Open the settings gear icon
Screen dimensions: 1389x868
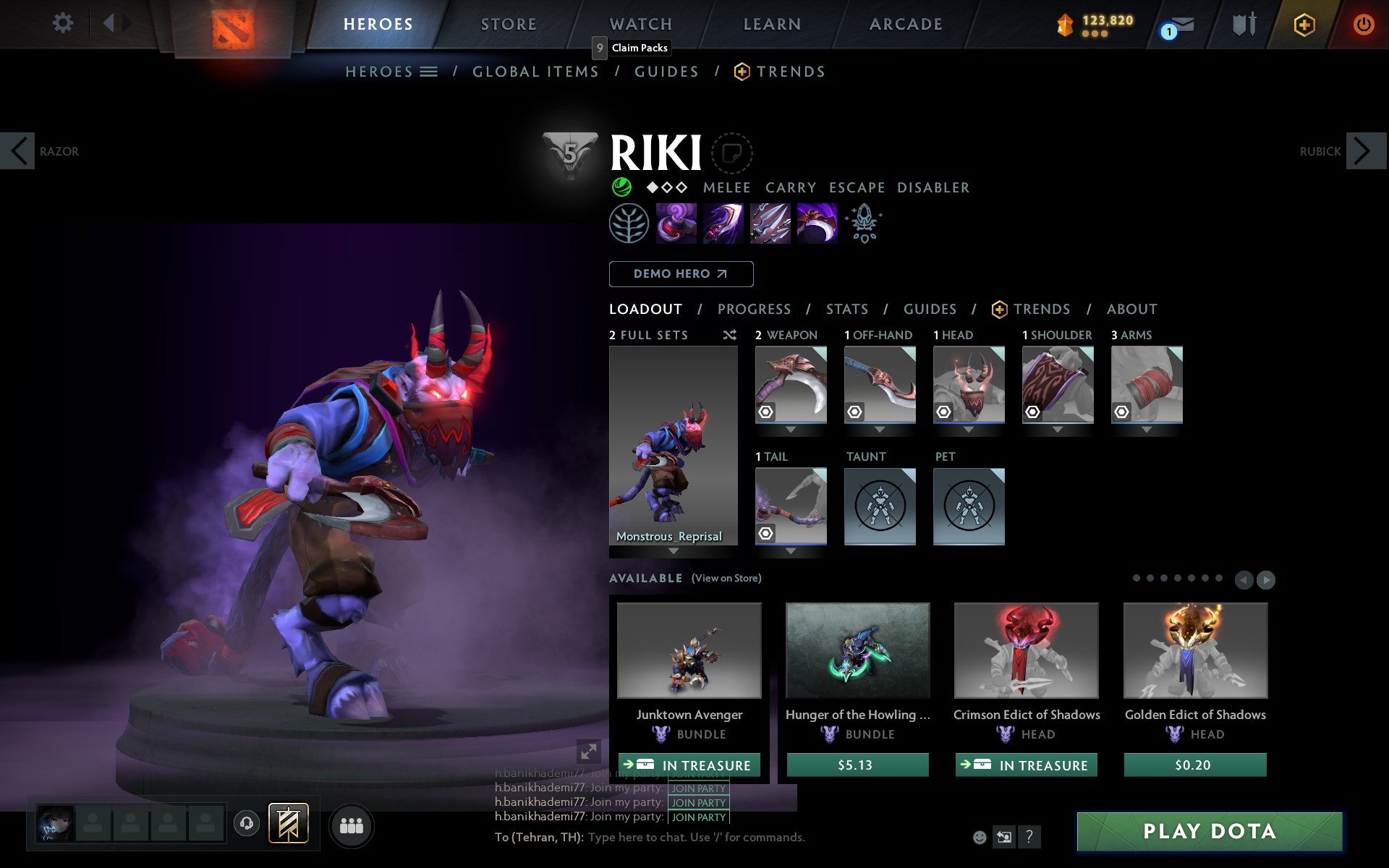64,22
